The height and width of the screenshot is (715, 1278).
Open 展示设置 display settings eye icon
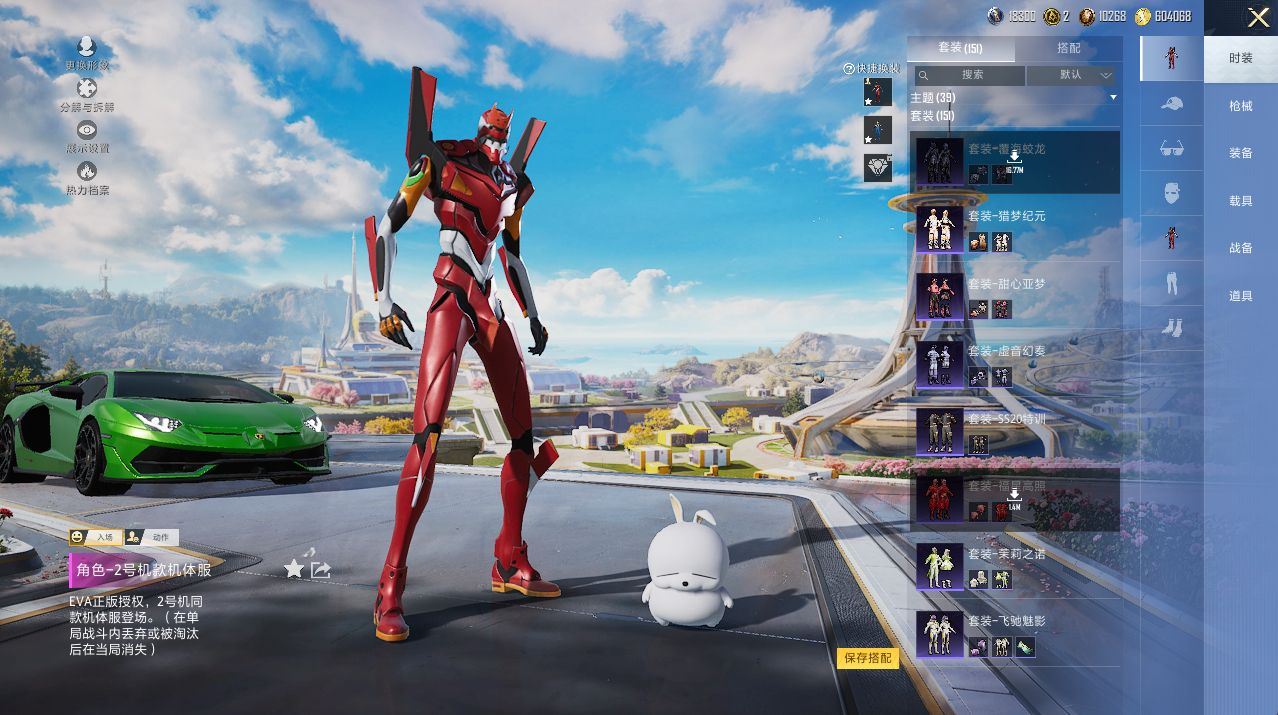(x=87, y=135)
